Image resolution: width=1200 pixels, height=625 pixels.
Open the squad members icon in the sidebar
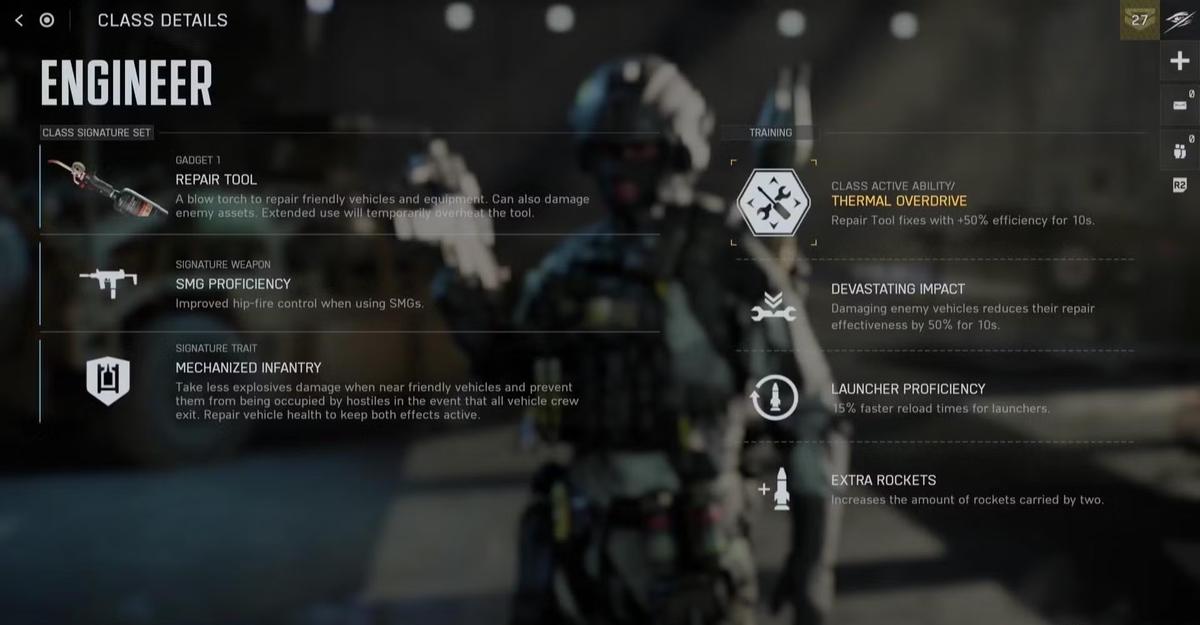point(1180,151)
